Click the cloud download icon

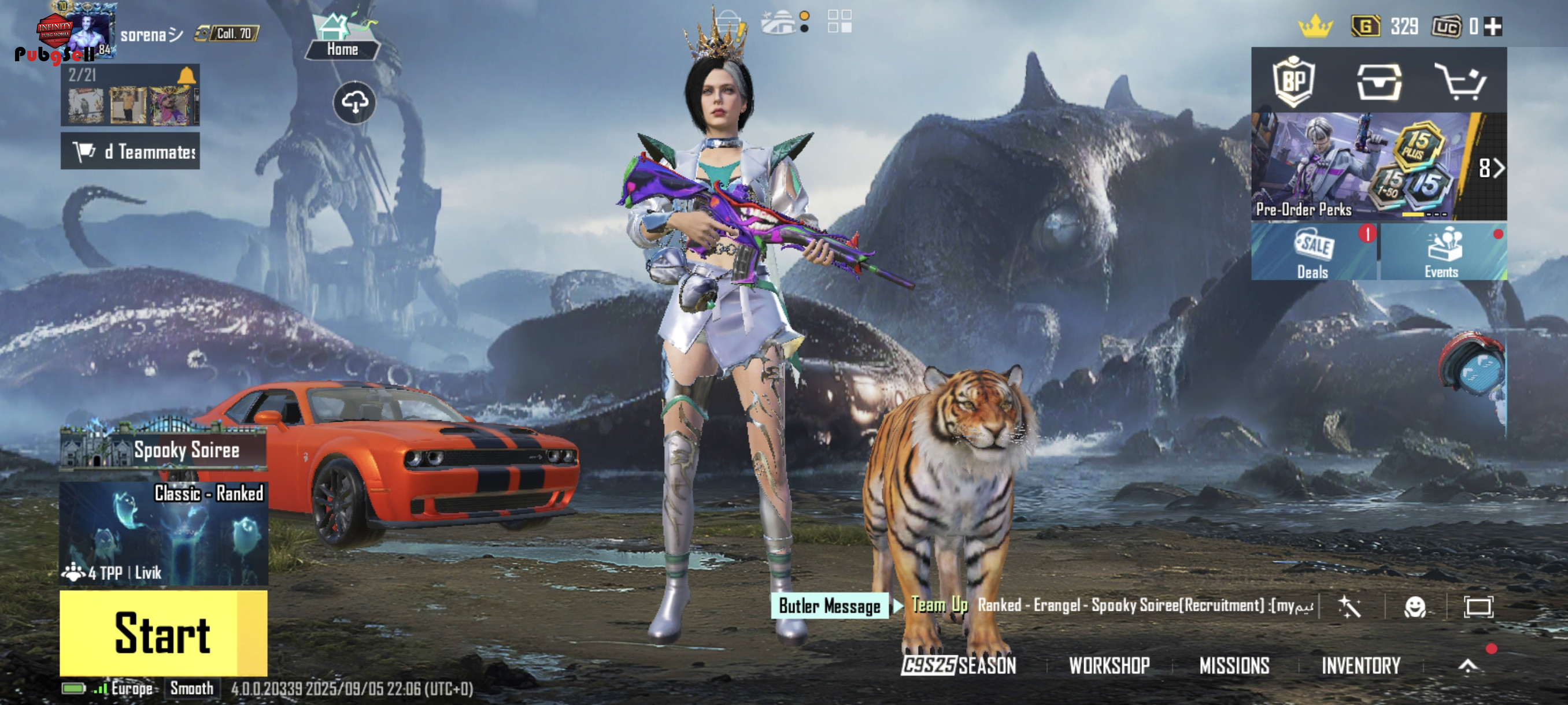tap(354, 102)
